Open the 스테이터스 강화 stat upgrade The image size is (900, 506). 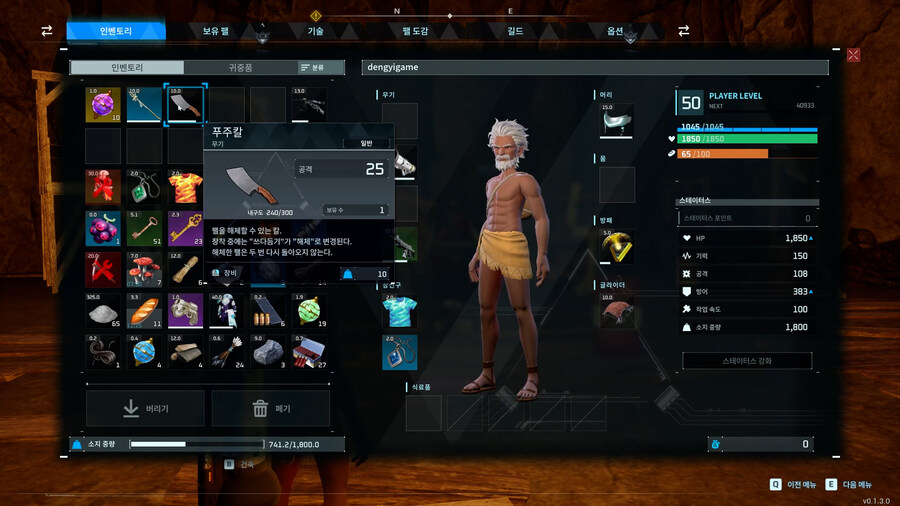click(x=746, y=360)
